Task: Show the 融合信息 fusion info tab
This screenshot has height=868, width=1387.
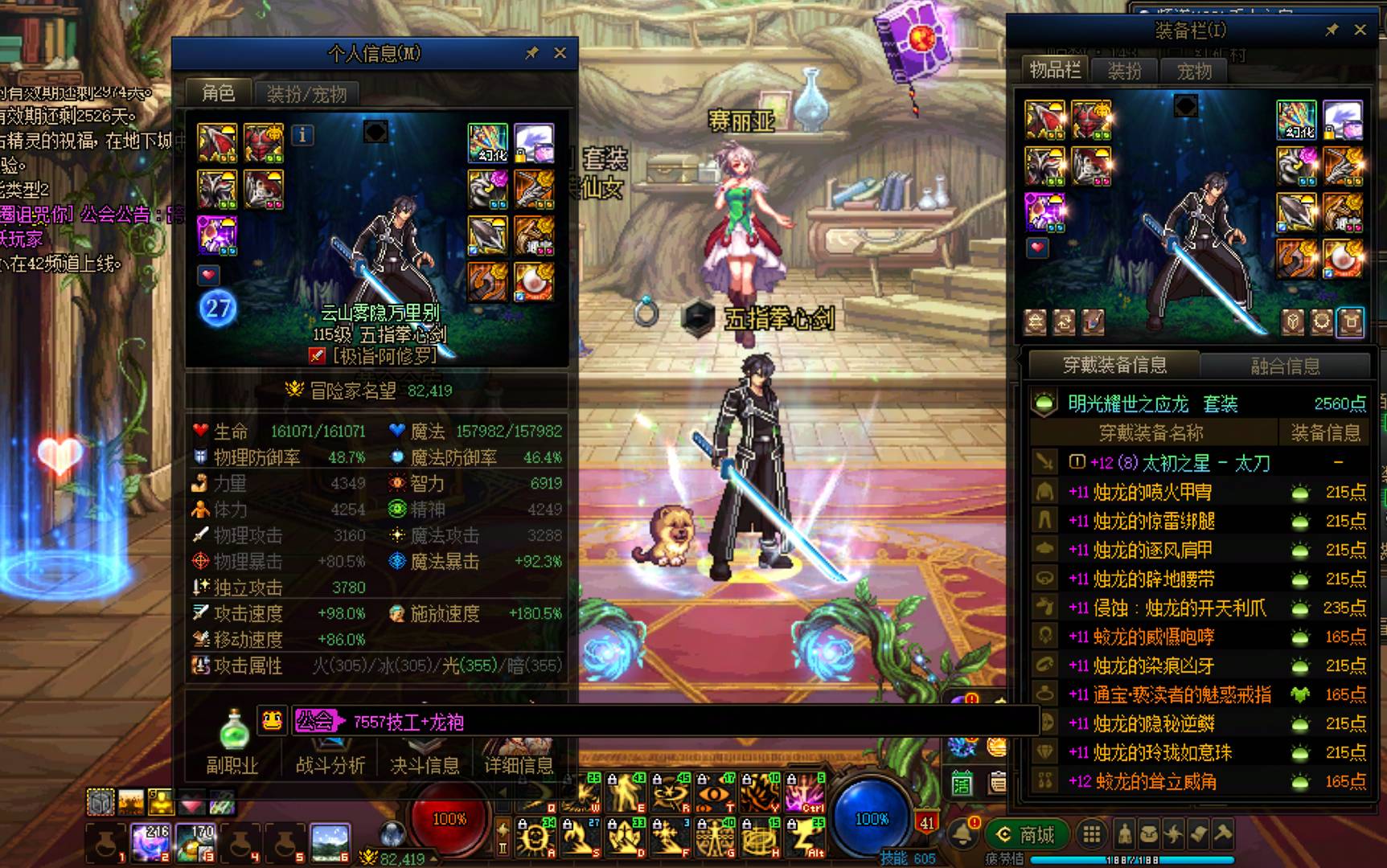Action: [x=1285, y=366]
